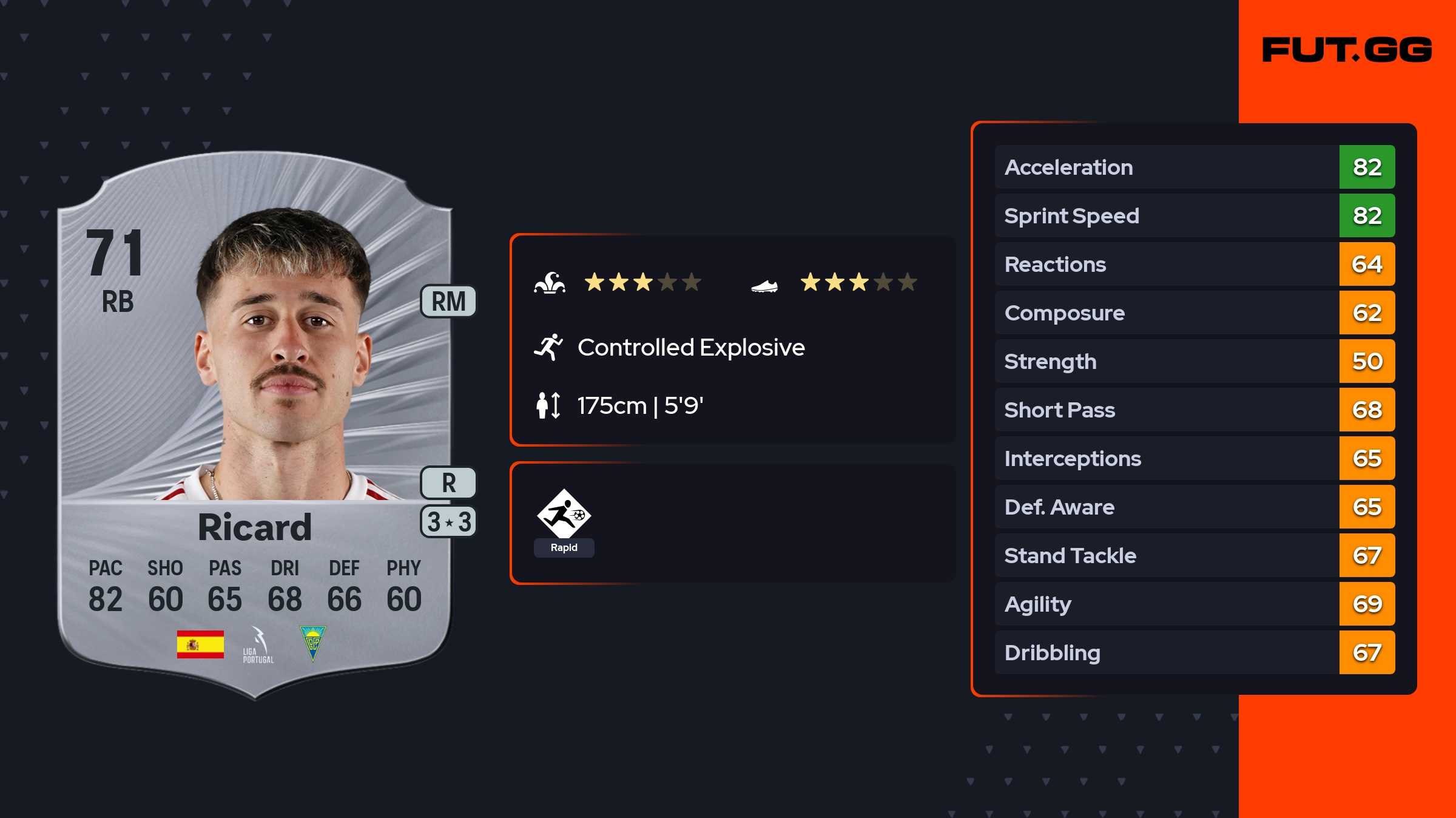This screenshot has height=818, width=1456.
Task: Click the Liga Portugal league logo
Action: click(x=258, y=645)
